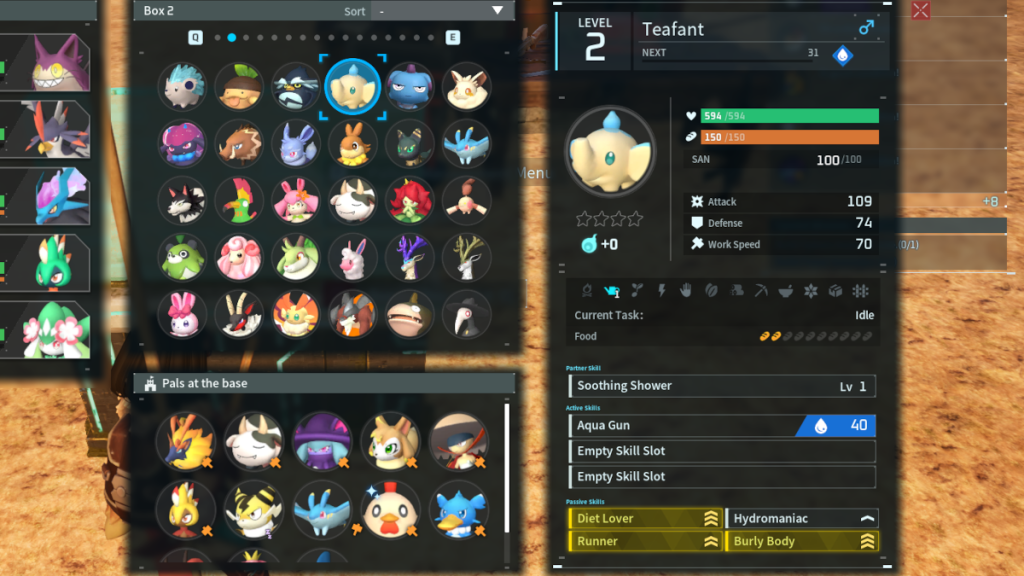
Task: Select the highlighted Teafant in Box 2
Action: click(352, 87)
